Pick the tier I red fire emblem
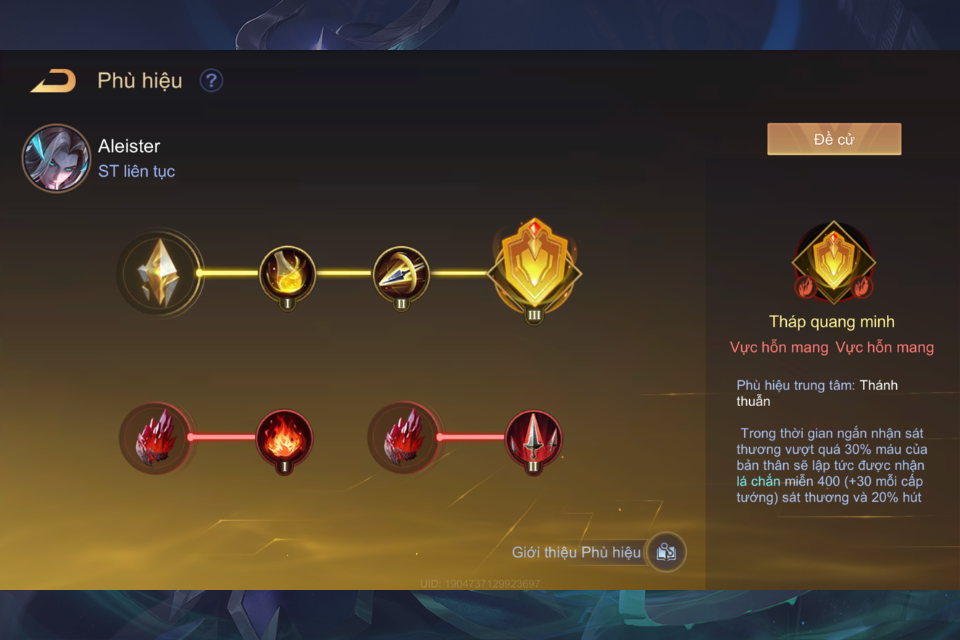The image size is (960, 640). coord(285,437)
